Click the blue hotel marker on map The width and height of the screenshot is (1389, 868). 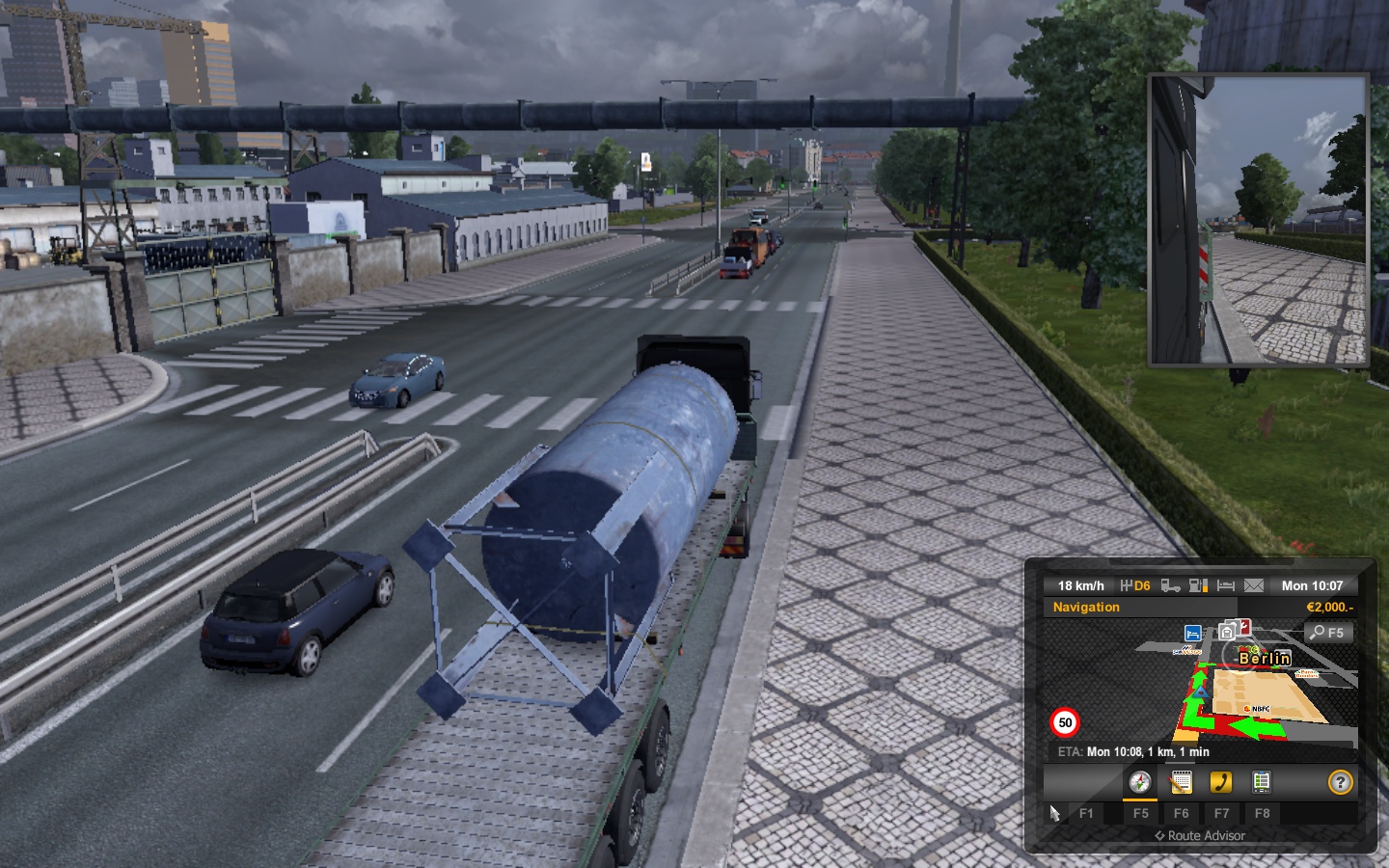[x=1192, y=634]
